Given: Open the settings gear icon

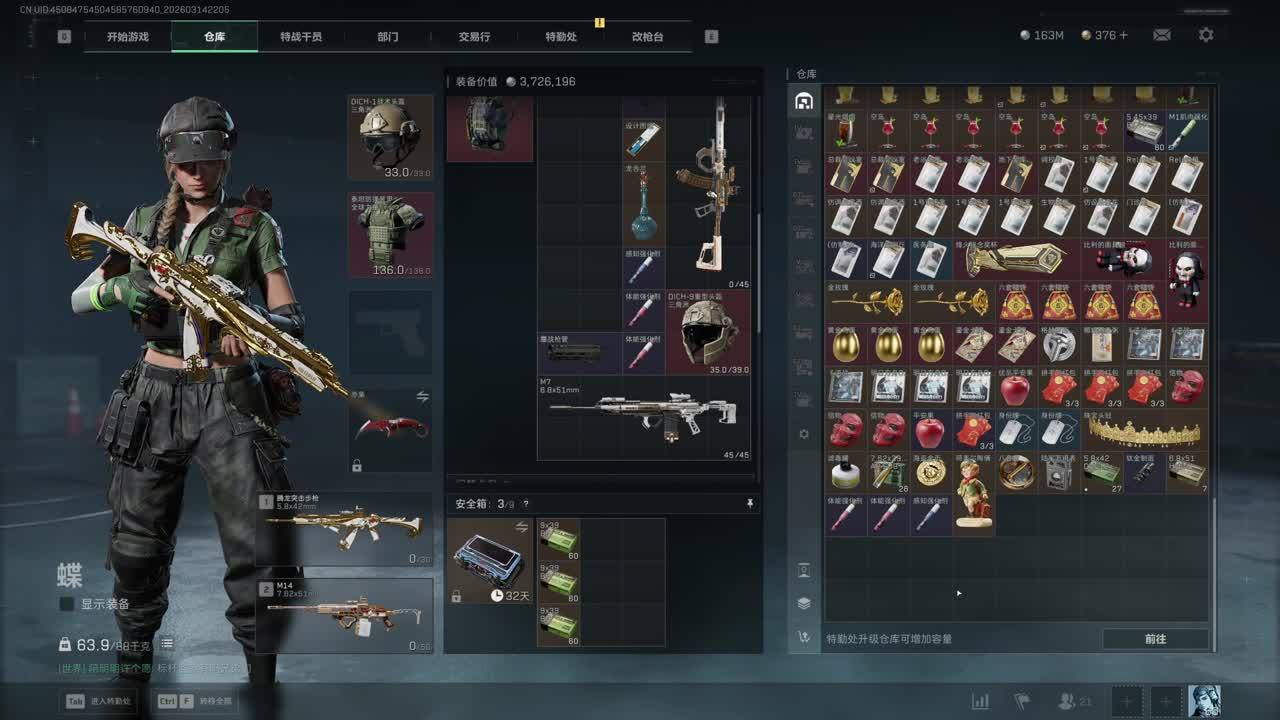Looking at the screenshot, I should click(1206, 35).
